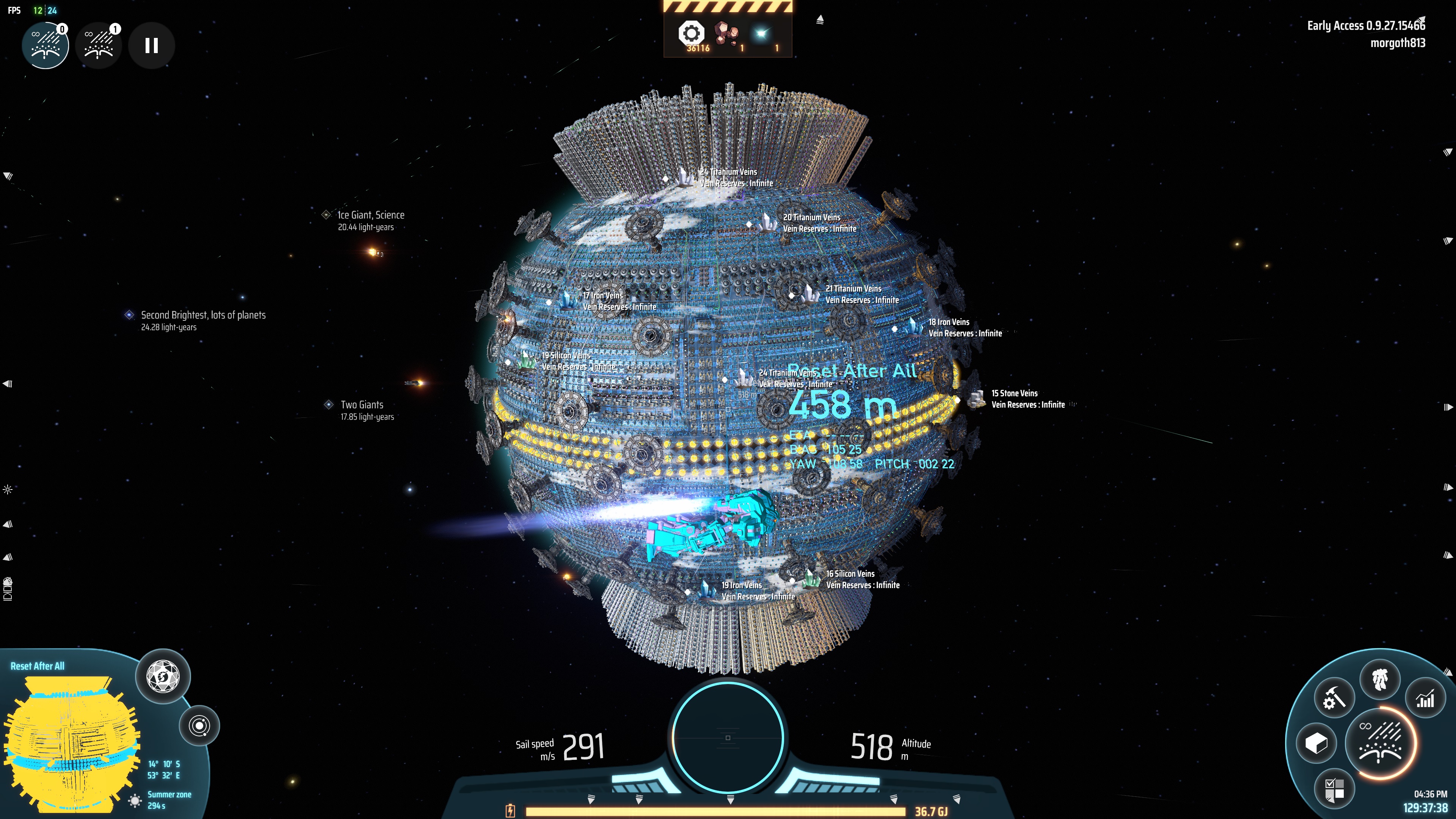Pause the game with the pause button
Screen dimensions: 1456x819
pos(151,46)
